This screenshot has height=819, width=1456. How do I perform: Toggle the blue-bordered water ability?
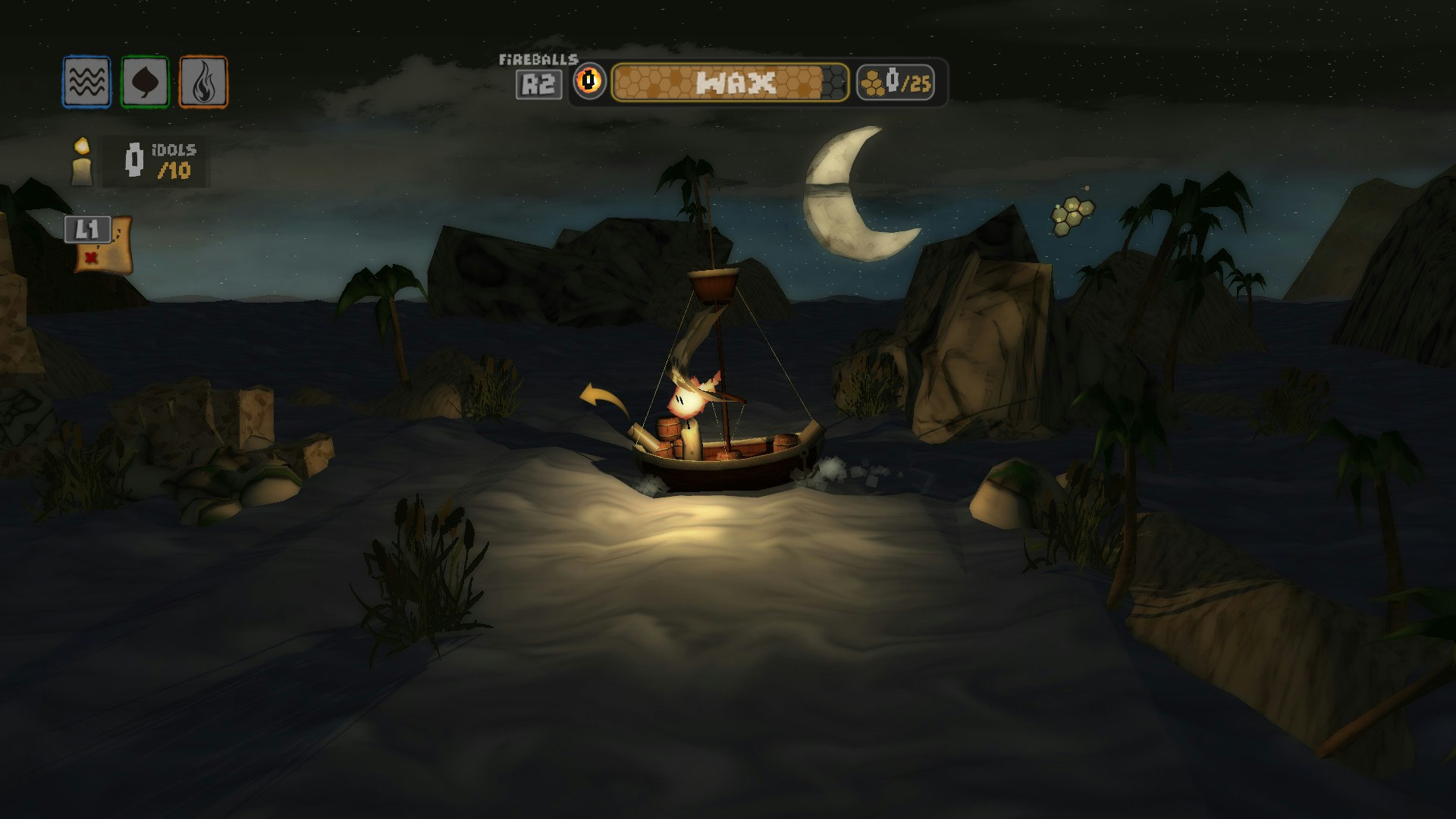tap(86, 79)
